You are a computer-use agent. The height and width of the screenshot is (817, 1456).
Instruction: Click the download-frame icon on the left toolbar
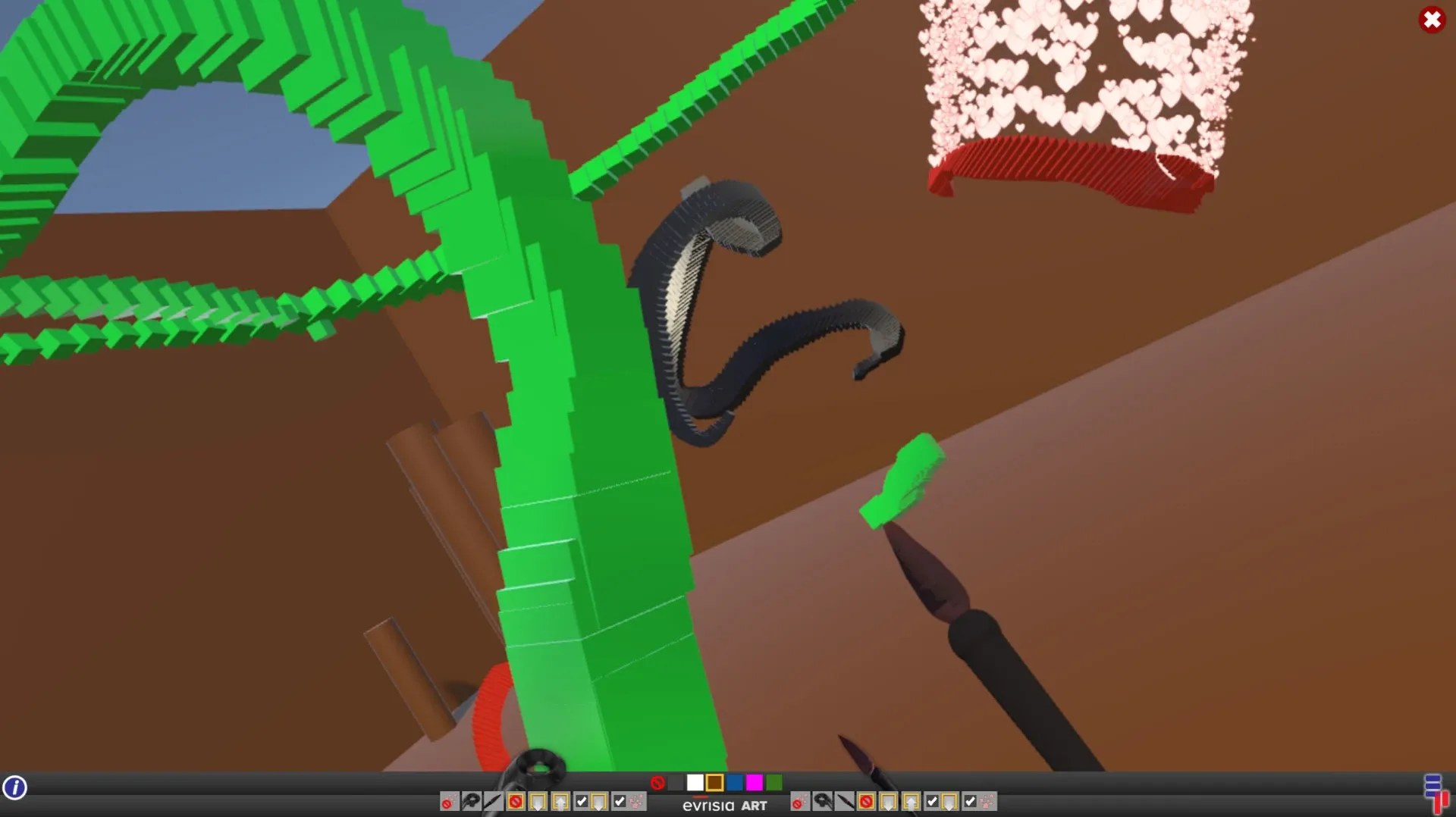tap(537, 802)
